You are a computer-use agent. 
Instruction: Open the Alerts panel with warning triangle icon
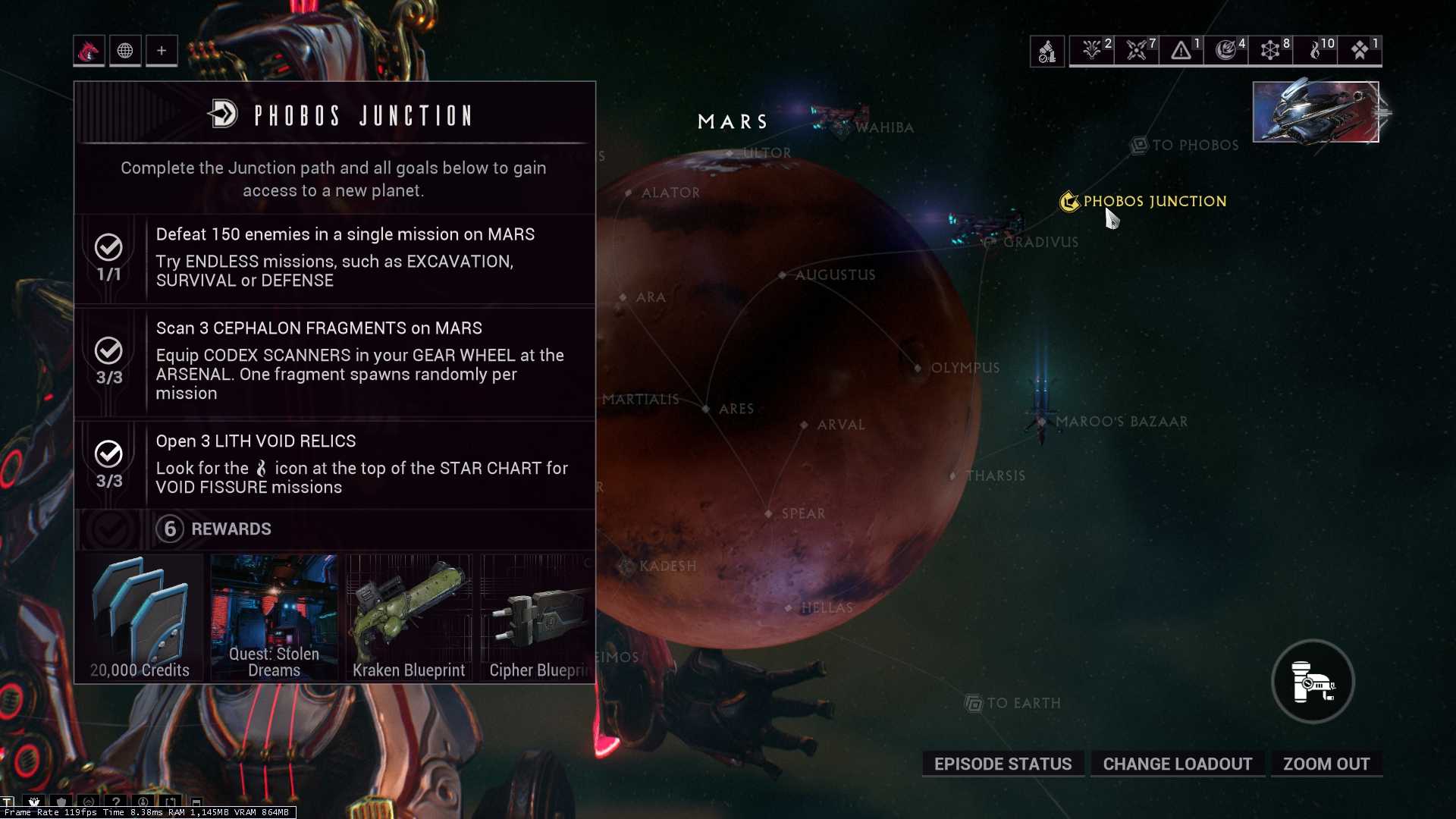pos(1180,50)
